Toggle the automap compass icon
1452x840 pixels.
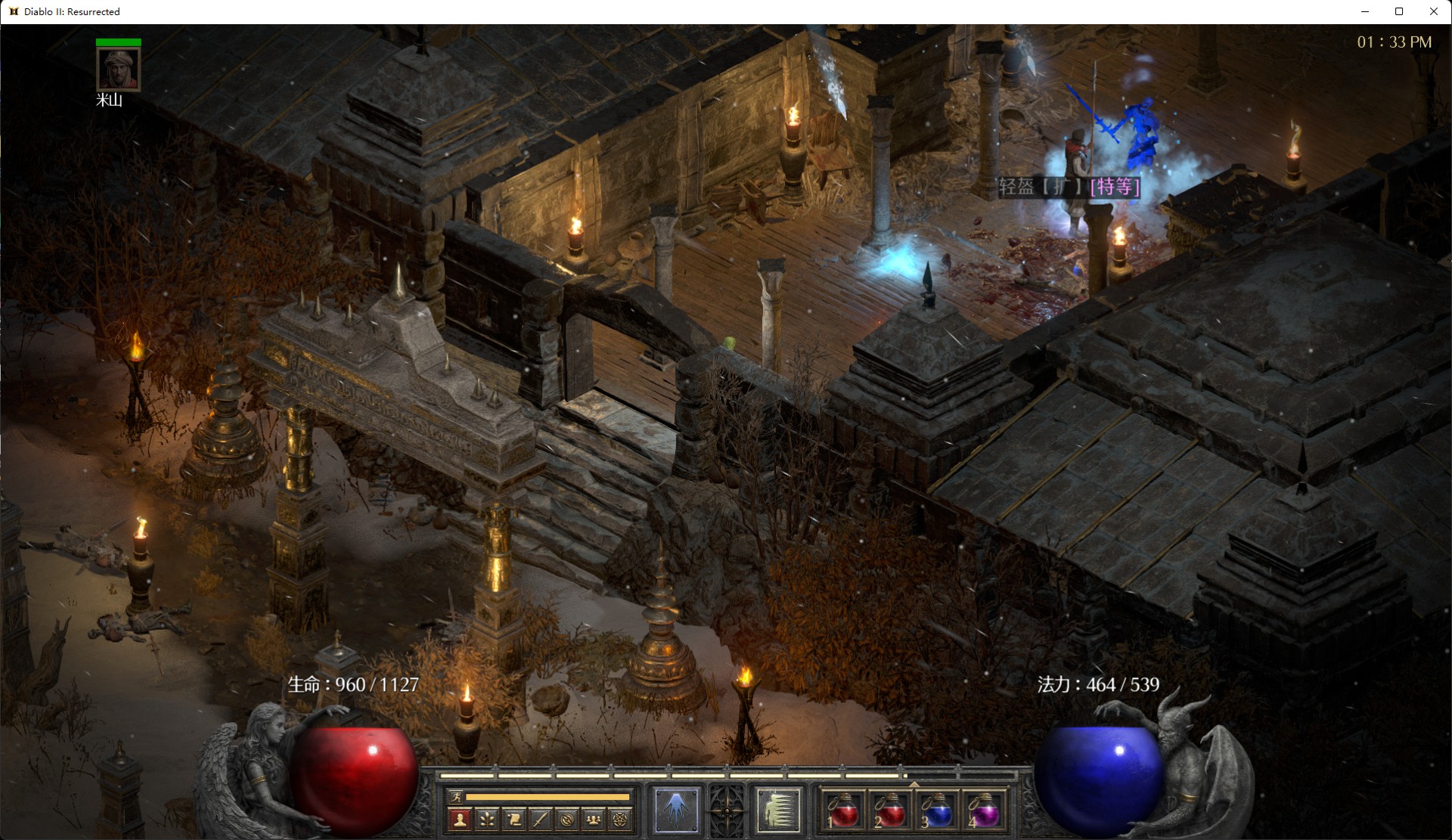point(567,819)
